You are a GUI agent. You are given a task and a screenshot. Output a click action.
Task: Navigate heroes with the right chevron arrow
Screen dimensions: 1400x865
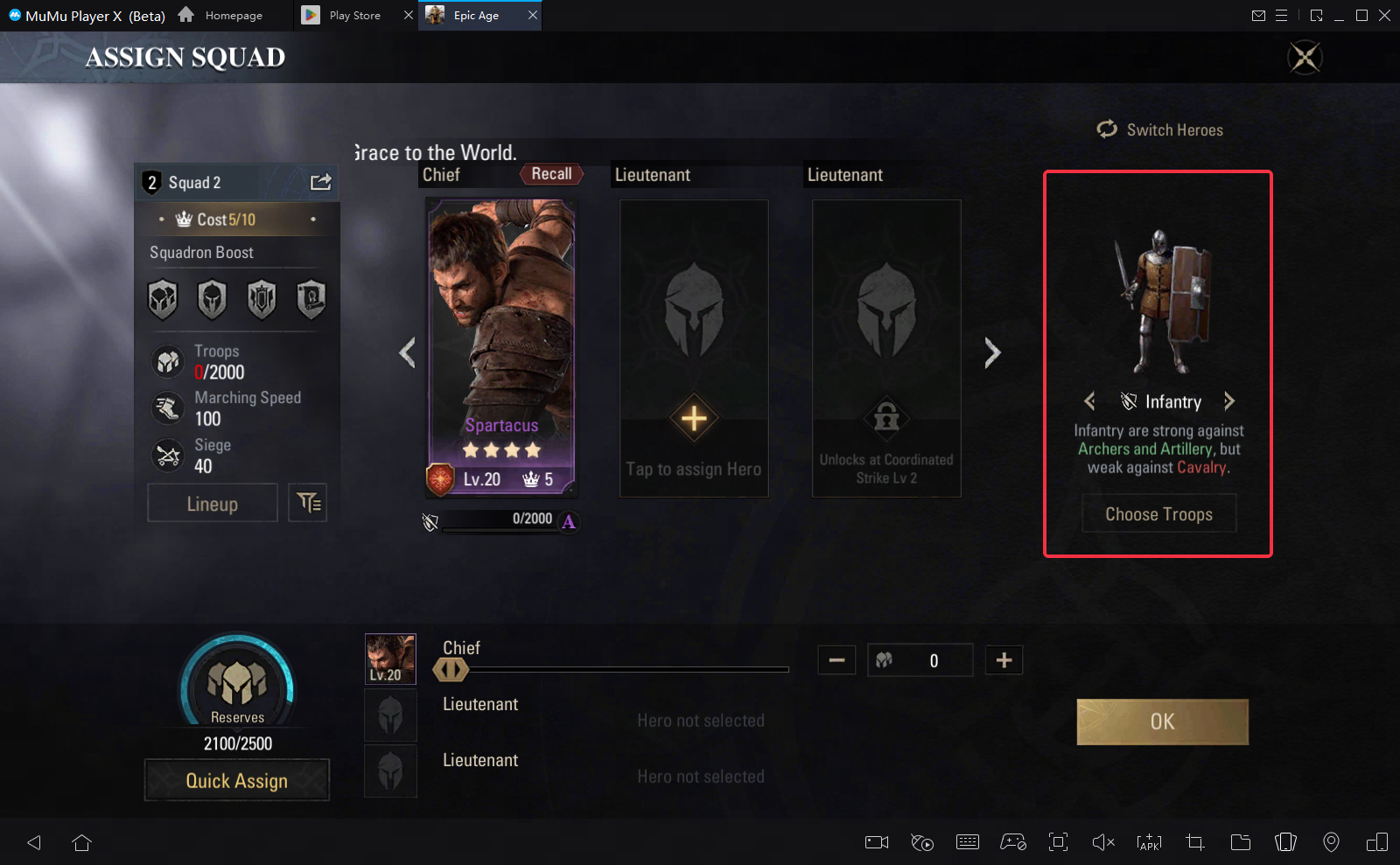991,352
